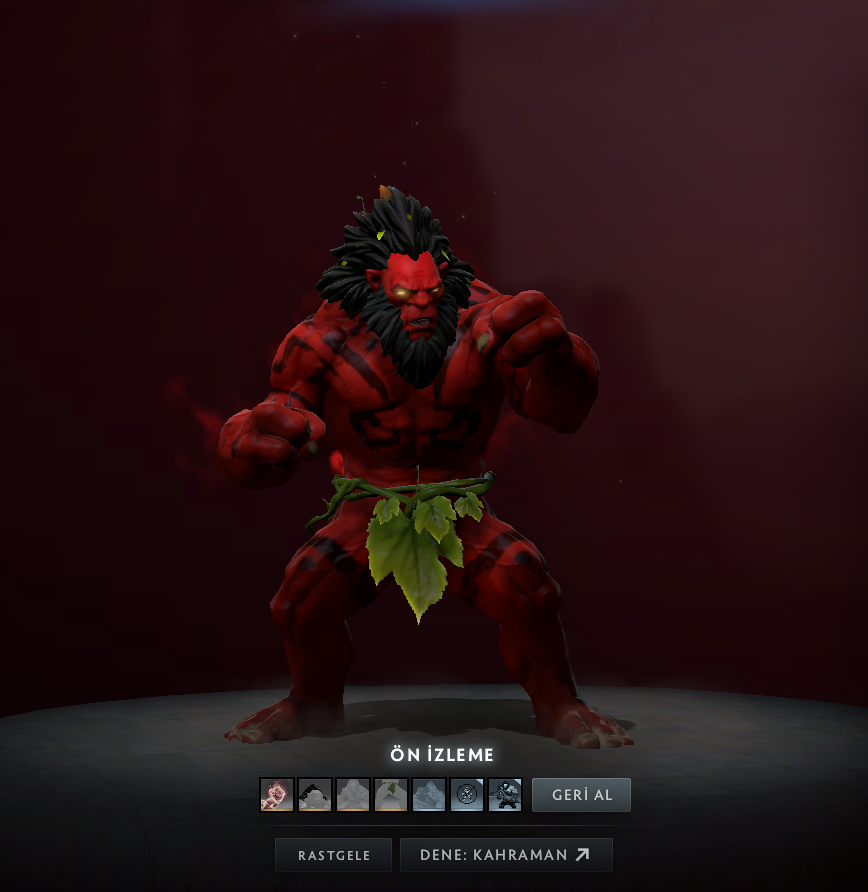Select the circular emblem item slot
Screen dimensions: 868x892
coord(467,795)
